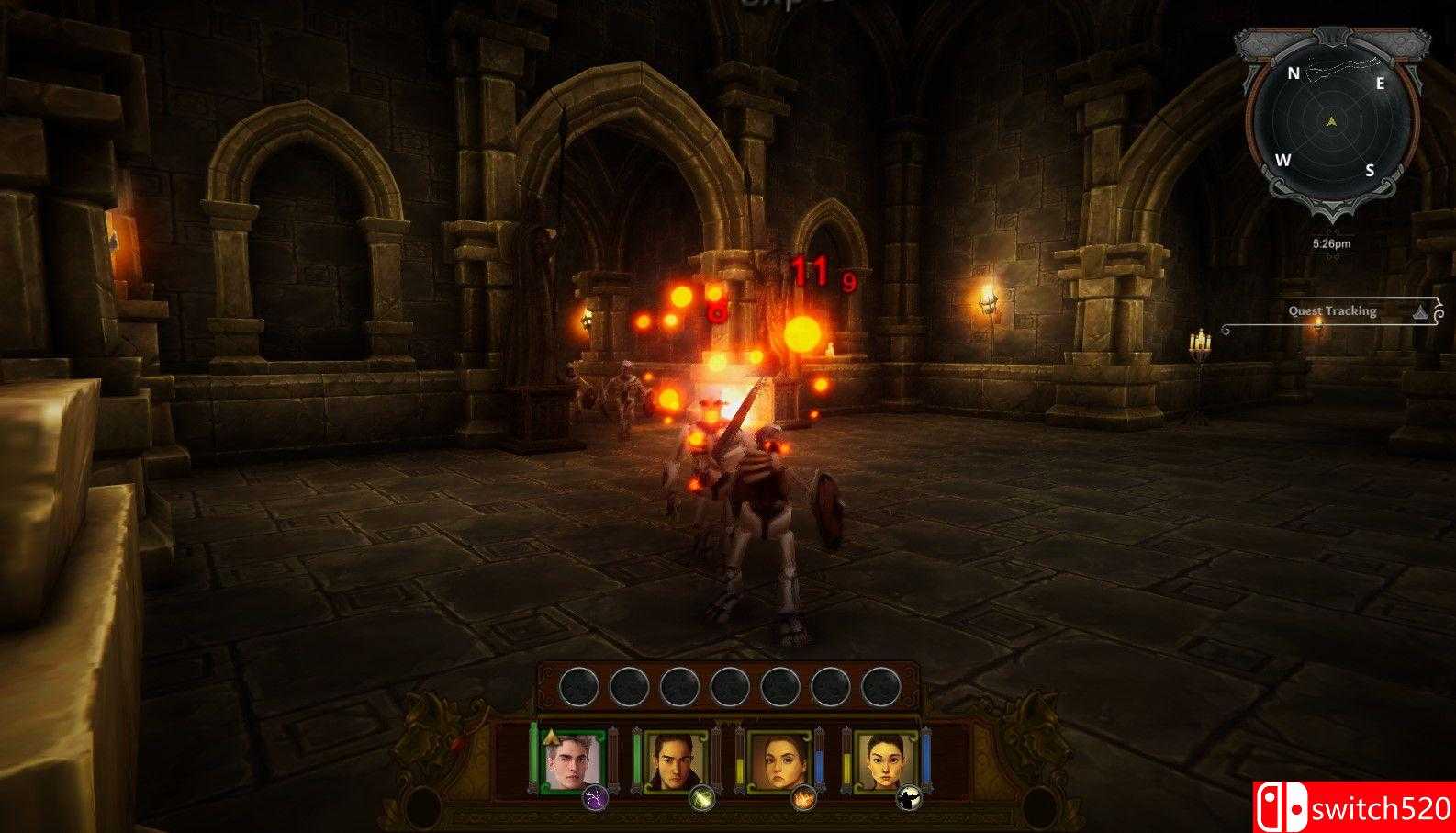1456x833 pixels.
Task: Collapse the Quest Tracking panel arrow
Action: pos(1421,311)
